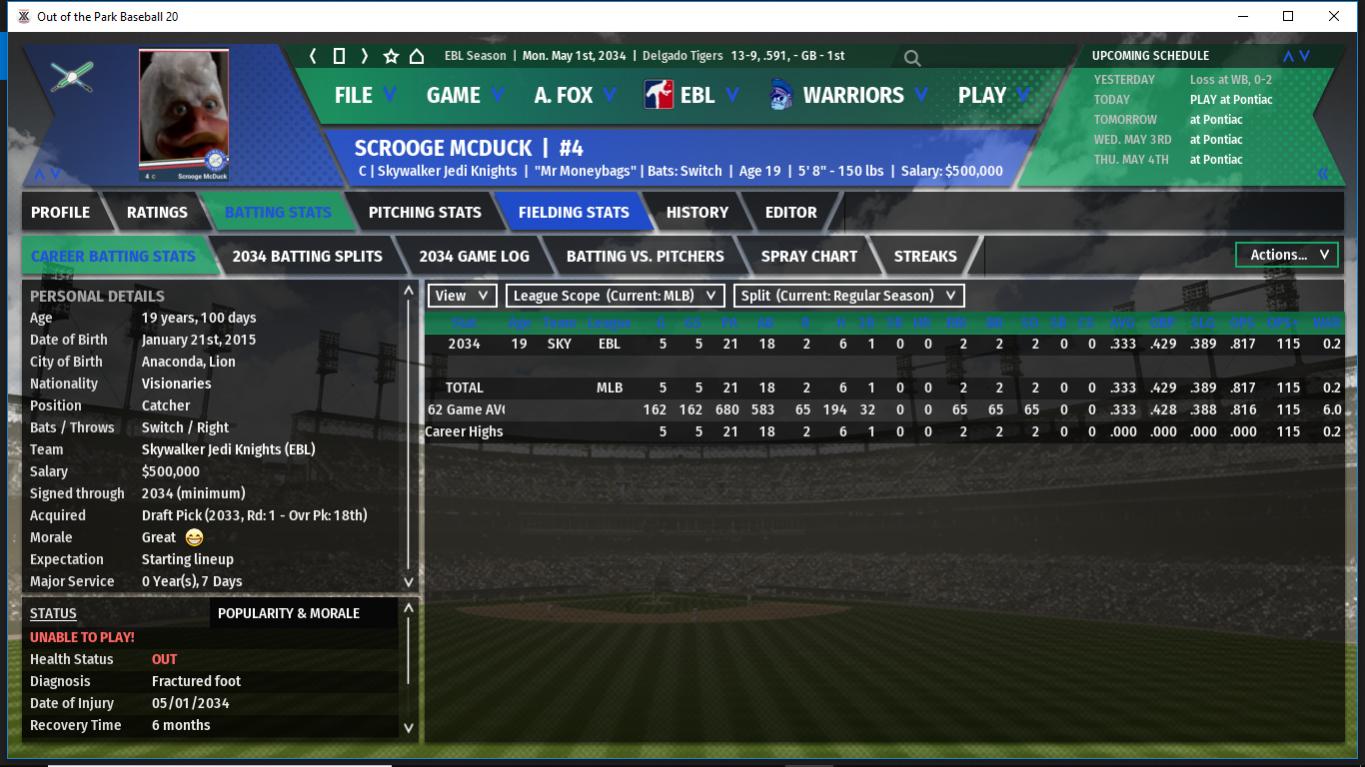
Task: Open the Actions dropdown
Action: 1287,255
